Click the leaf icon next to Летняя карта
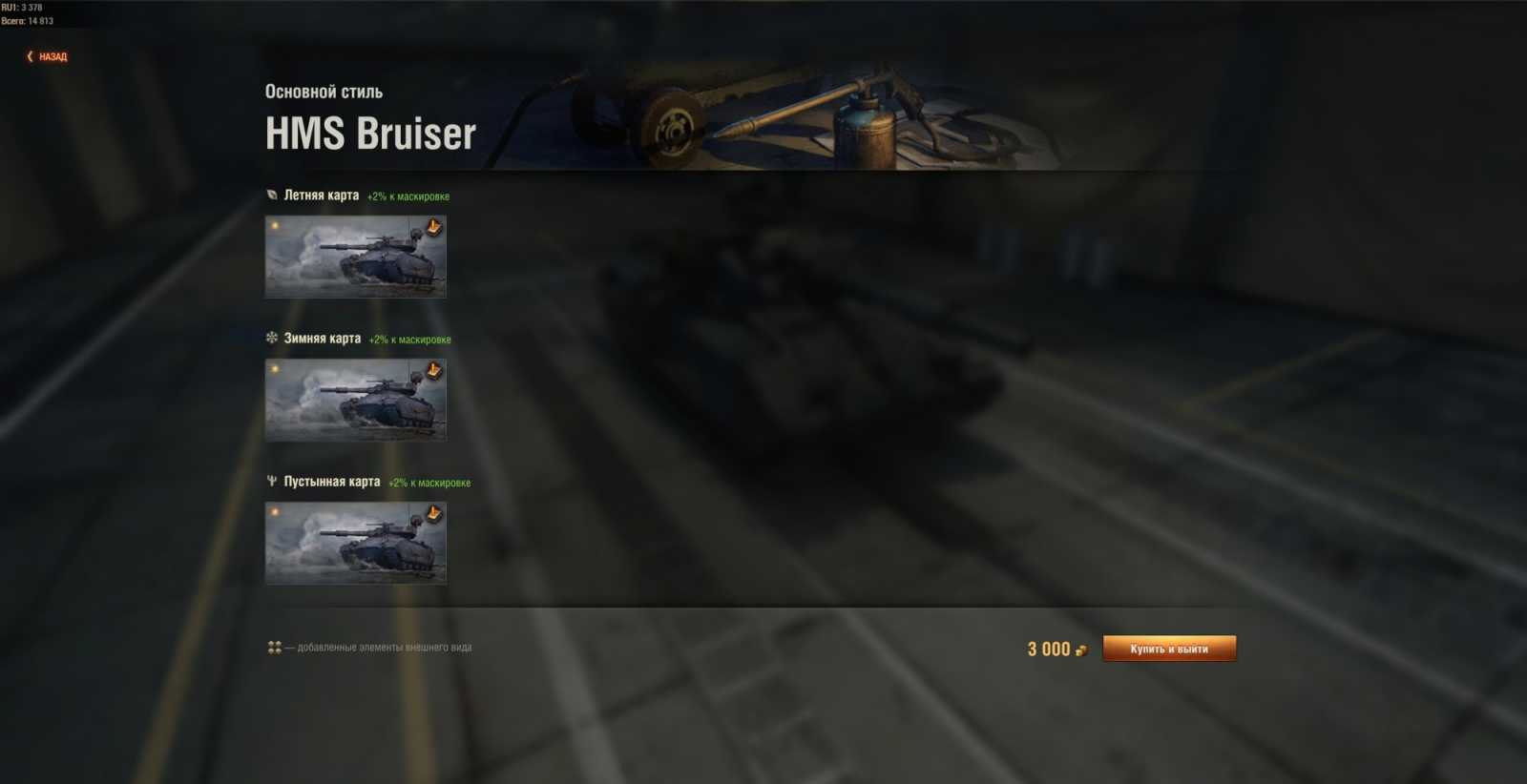1527x784 pixels. point(270,195)
